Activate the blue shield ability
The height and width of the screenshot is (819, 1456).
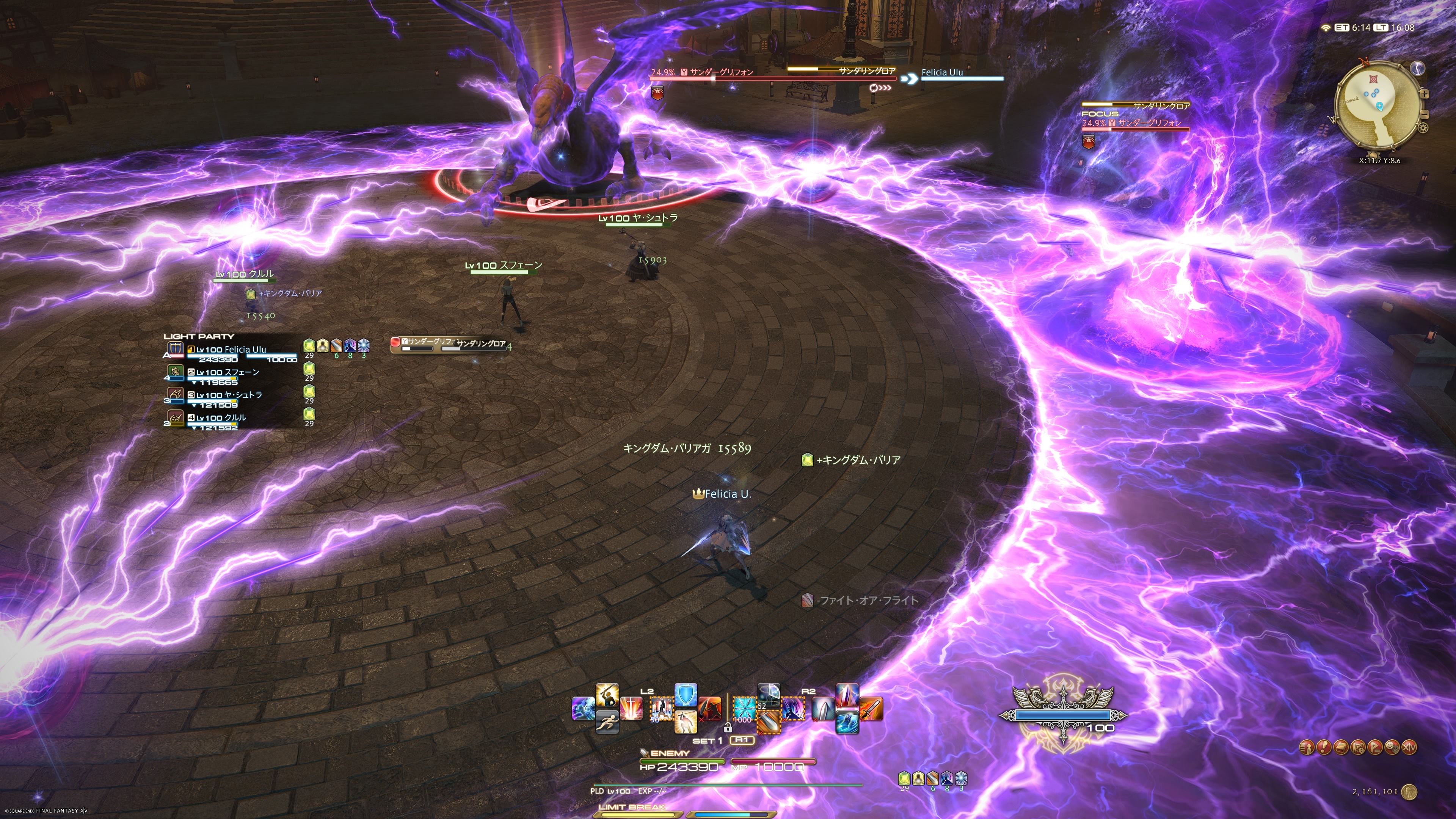pos(686,695)
